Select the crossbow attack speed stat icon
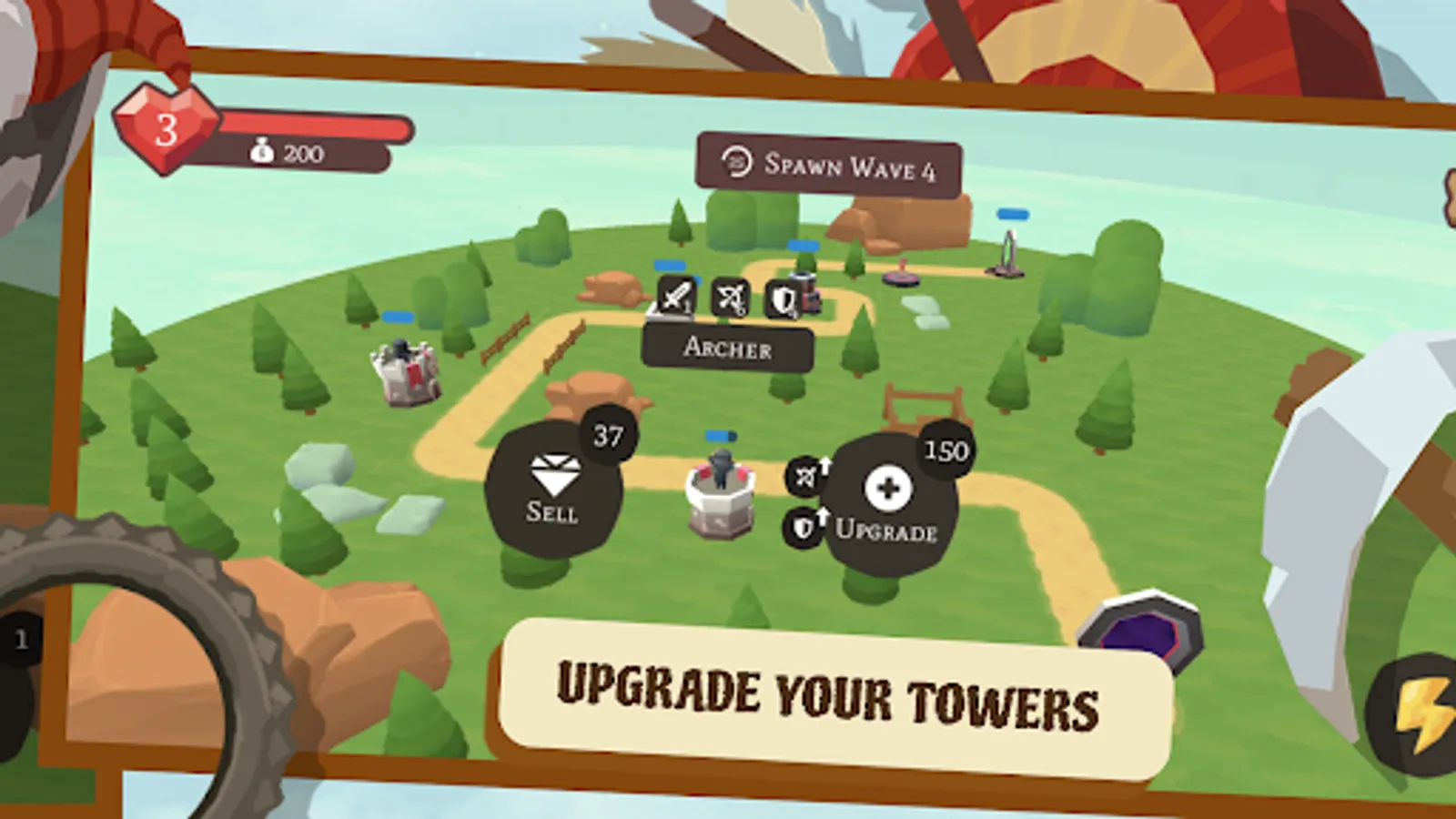 pos(731,296)
